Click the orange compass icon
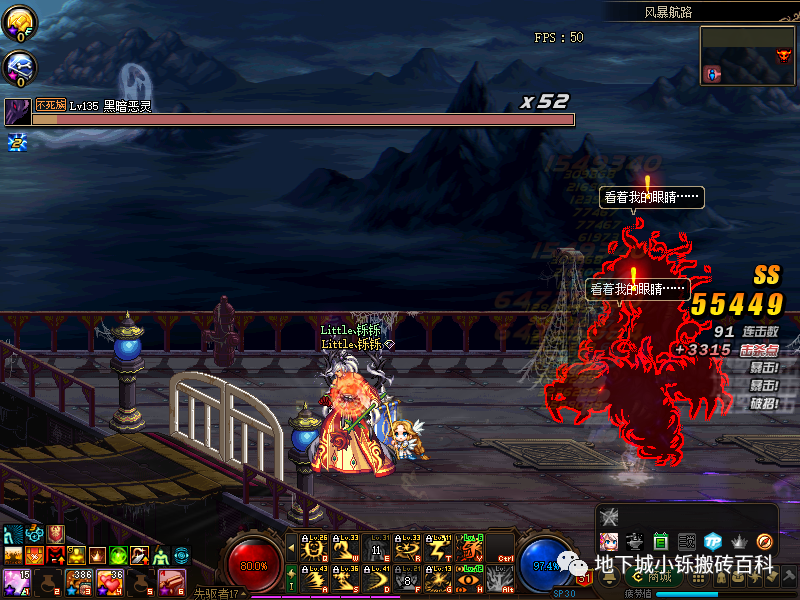800x600 pixels. (x=765, y=541)
